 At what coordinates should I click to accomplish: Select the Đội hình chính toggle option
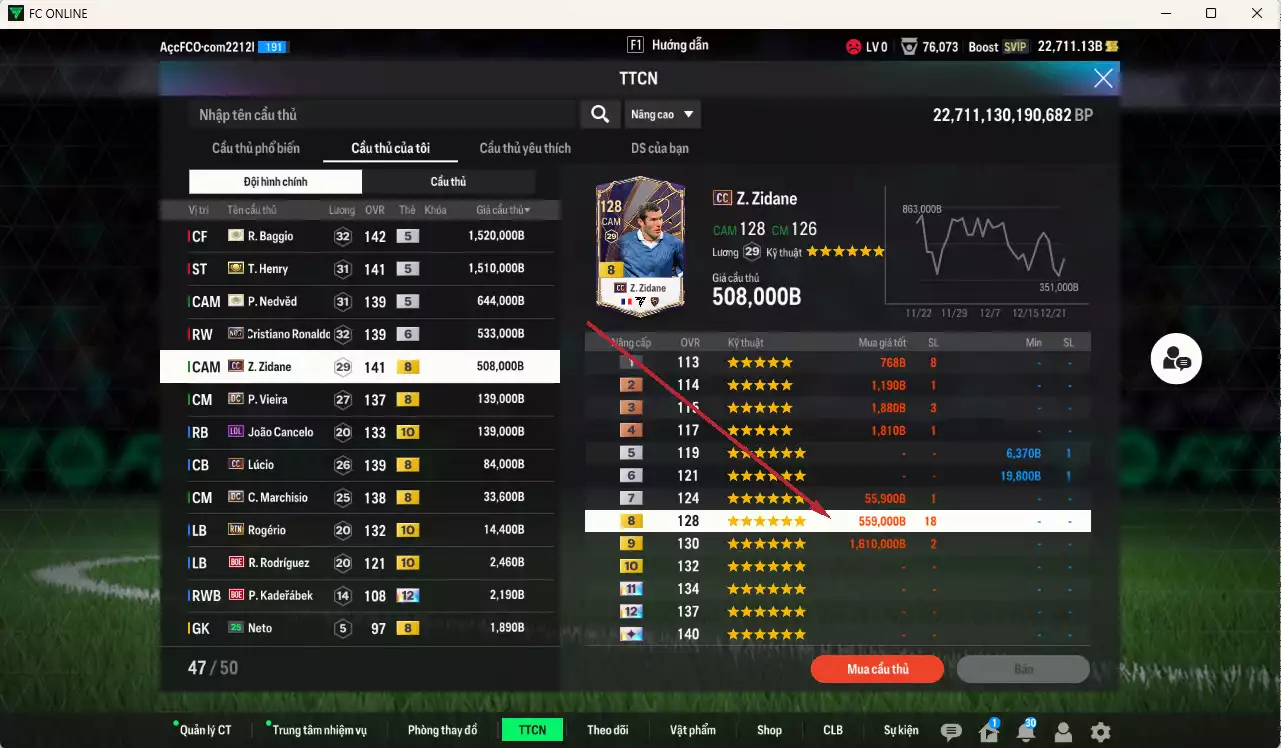(274, 181)
